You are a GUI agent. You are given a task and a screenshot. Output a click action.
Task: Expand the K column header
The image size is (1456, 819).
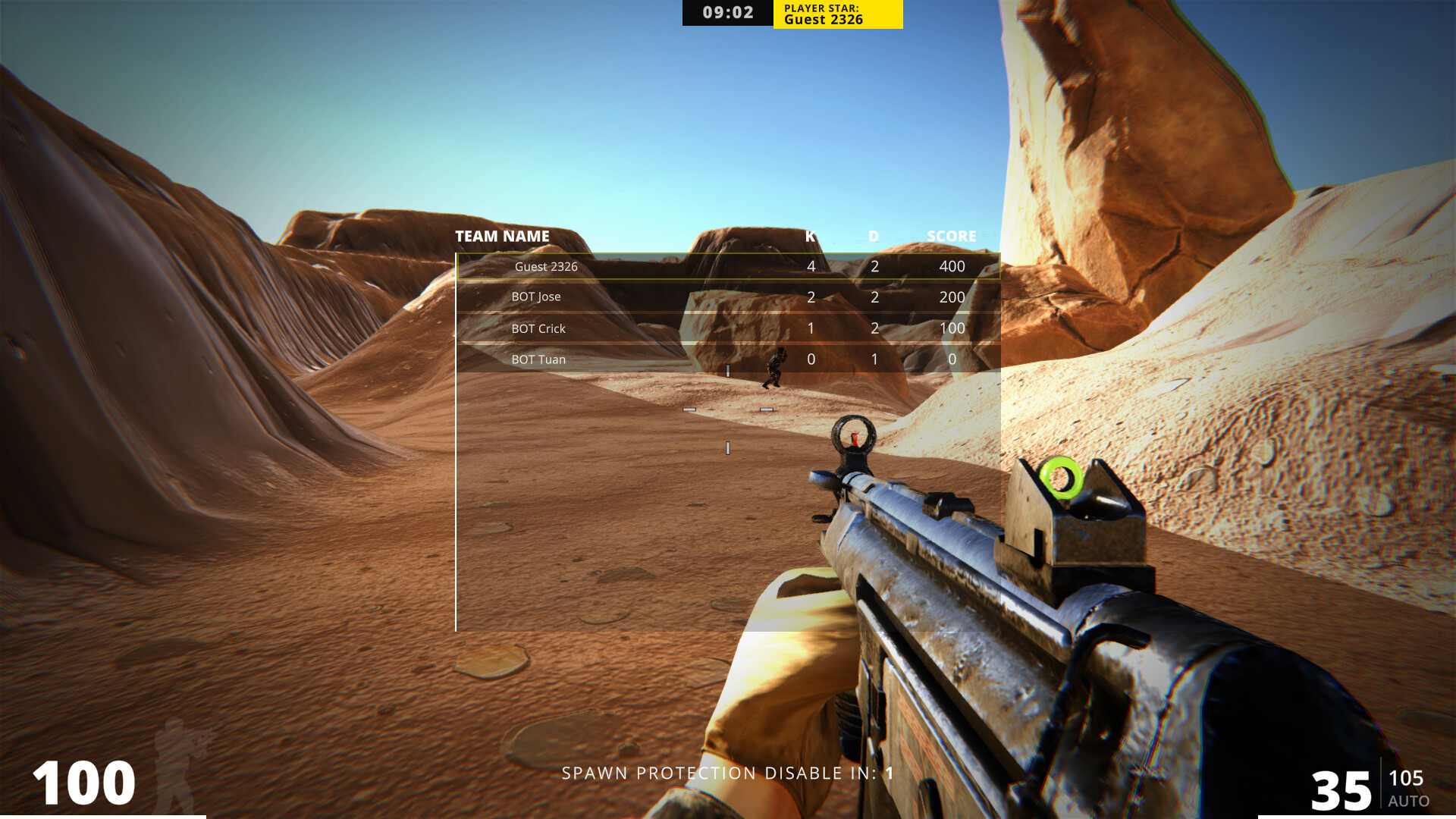(x=808, y=236)
